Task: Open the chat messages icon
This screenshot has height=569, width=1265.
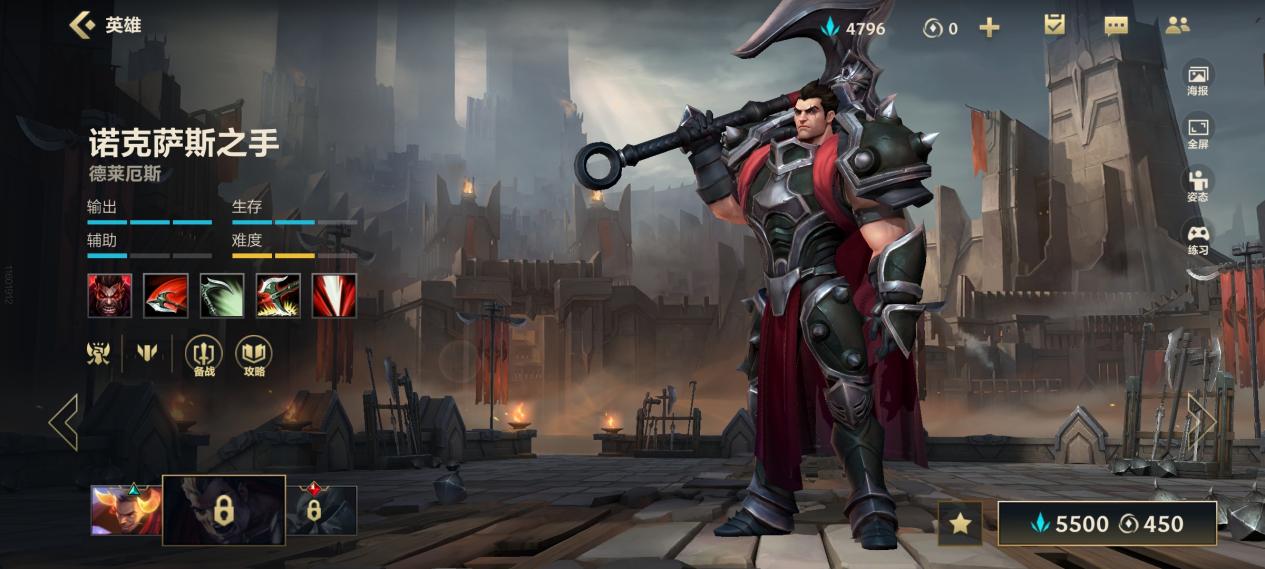Action: 1116,27
